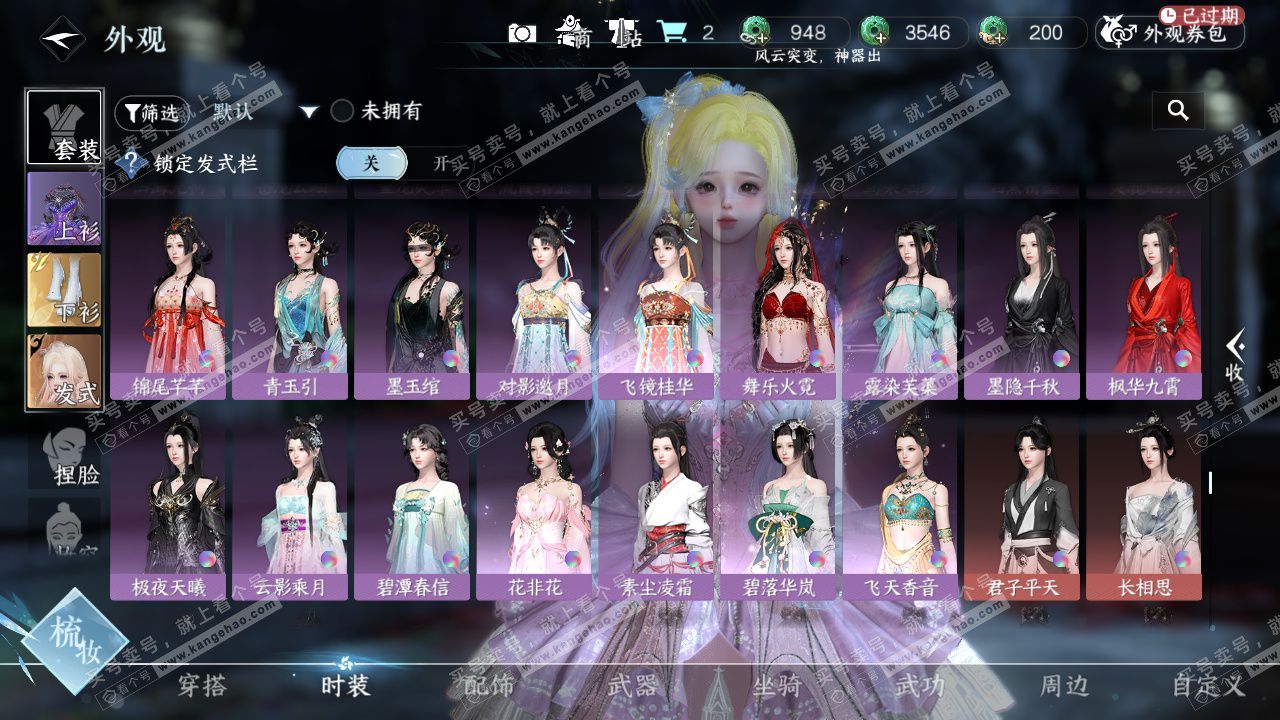Open the magnifying glass search

[x=1178, y=111]
